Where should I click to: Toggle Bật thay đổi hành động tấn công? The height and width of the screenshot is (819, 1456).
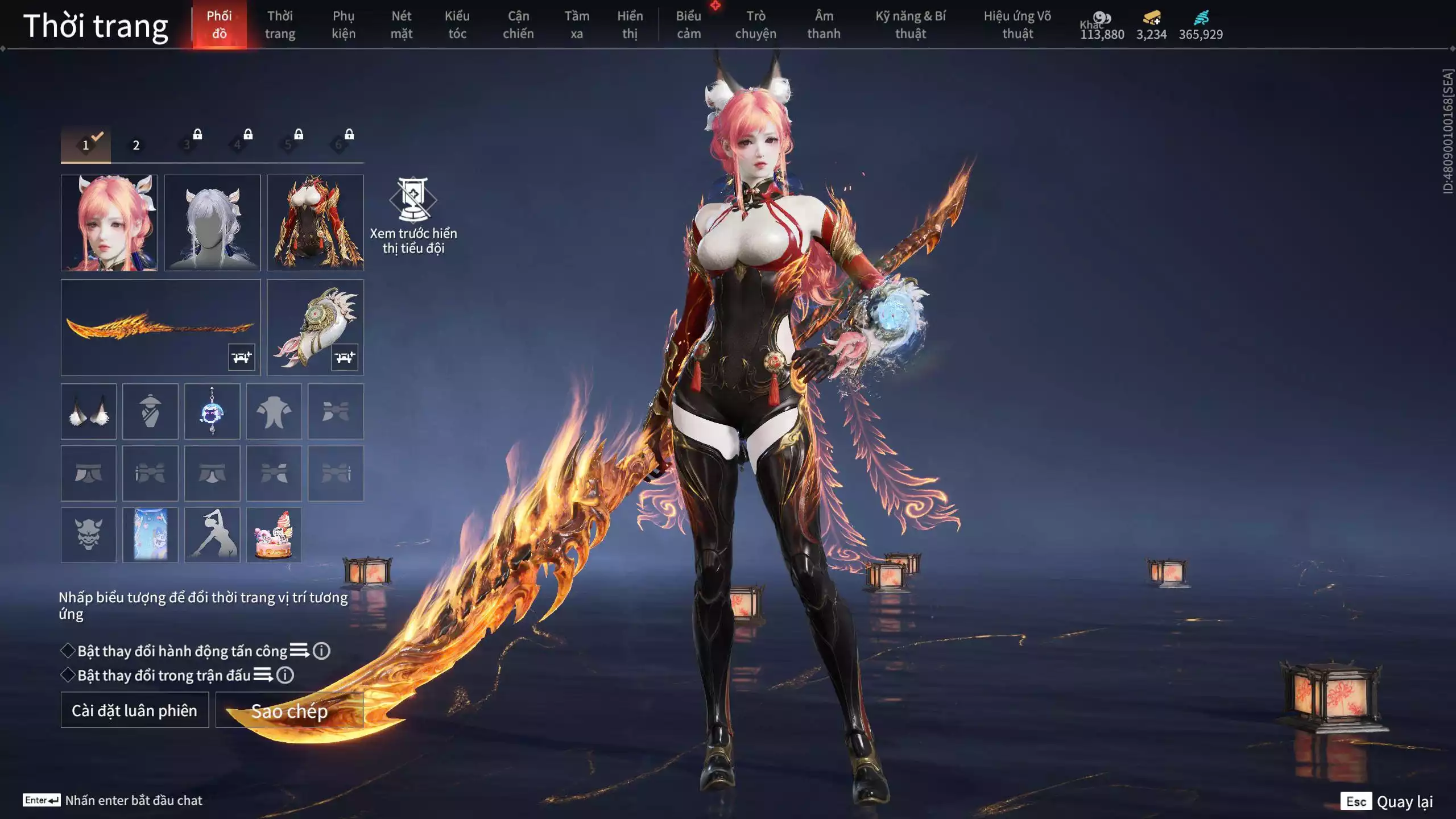pyautogui.click(x=68, y=651)
